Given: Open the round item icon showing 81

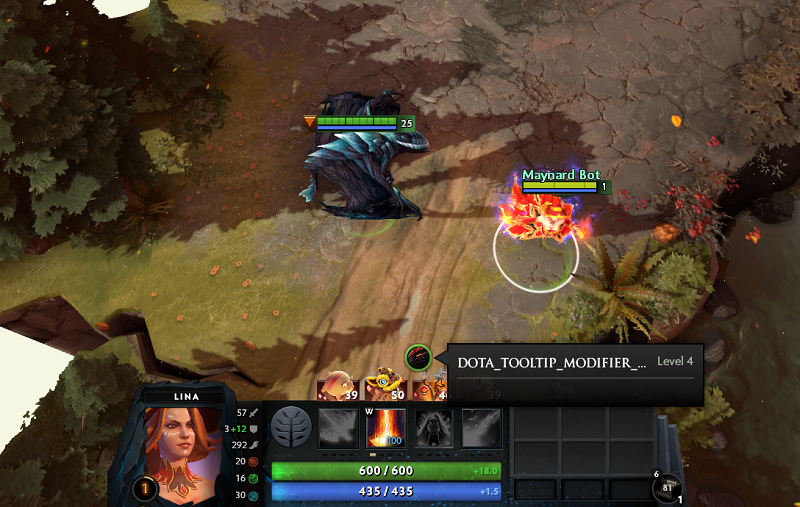Looking at the screenshot, I should (x=665, y=489).
